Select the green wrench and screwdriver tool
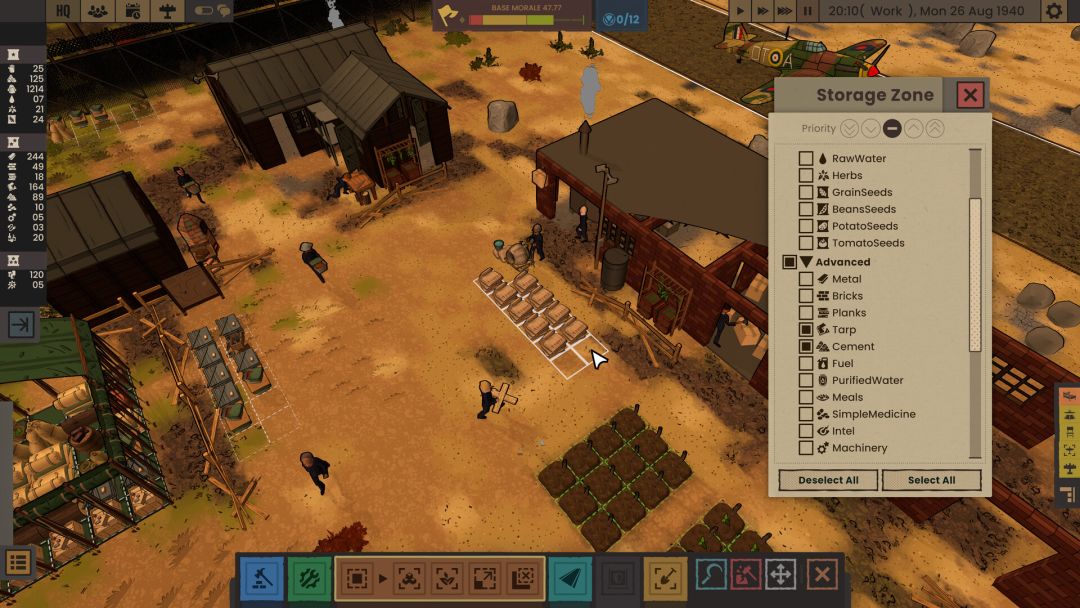The image size is (1080, 608). pos(309,578)
